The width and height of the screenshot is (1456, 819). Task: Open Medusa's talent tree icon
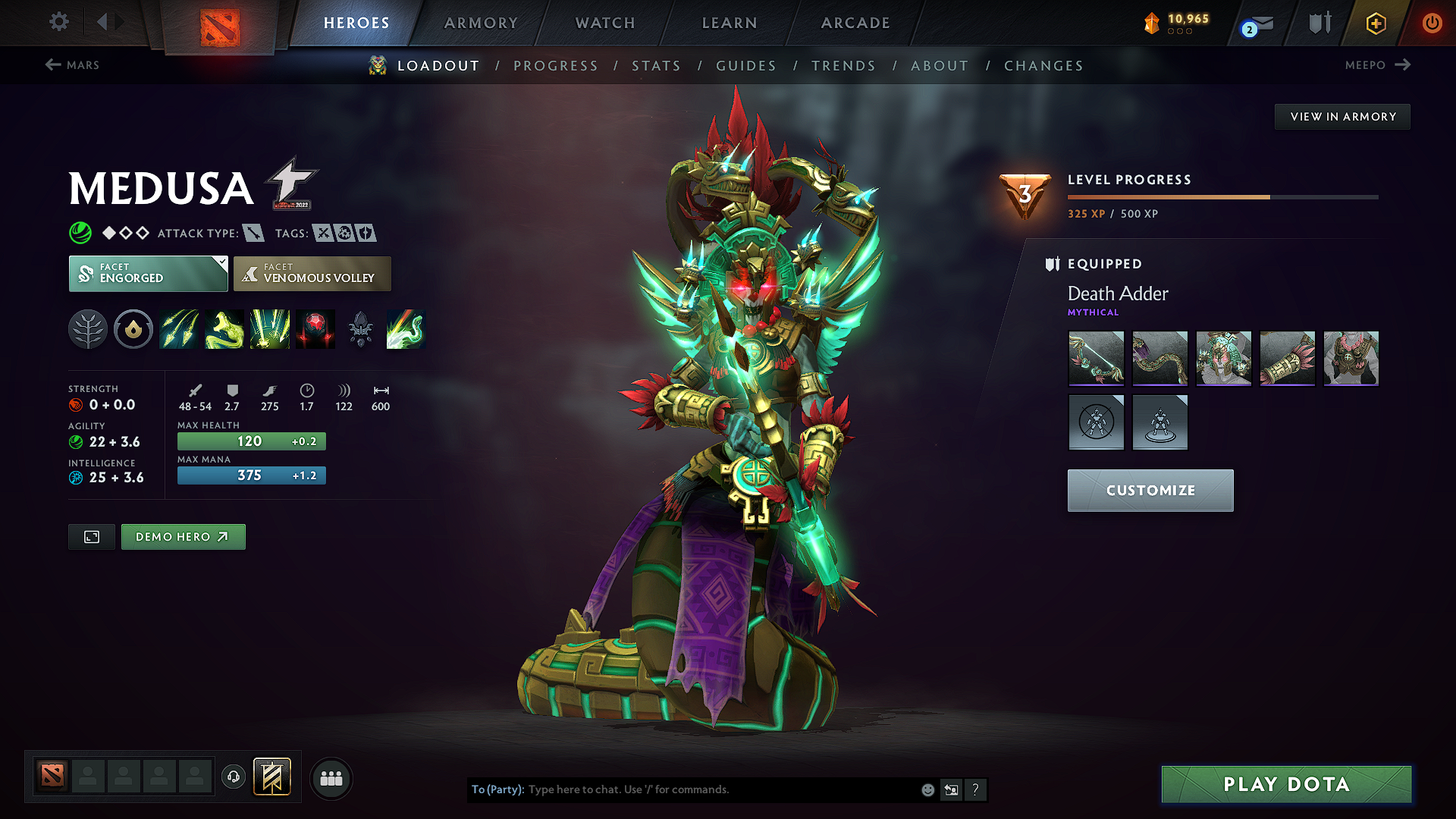tap(88, 329)
